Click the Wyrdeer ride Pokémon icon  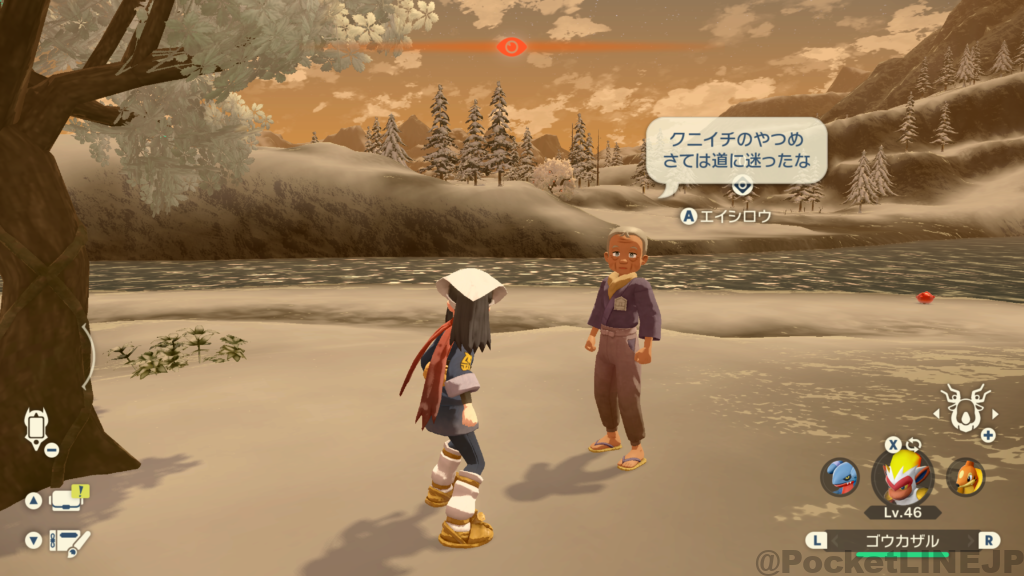pos(965,410)
